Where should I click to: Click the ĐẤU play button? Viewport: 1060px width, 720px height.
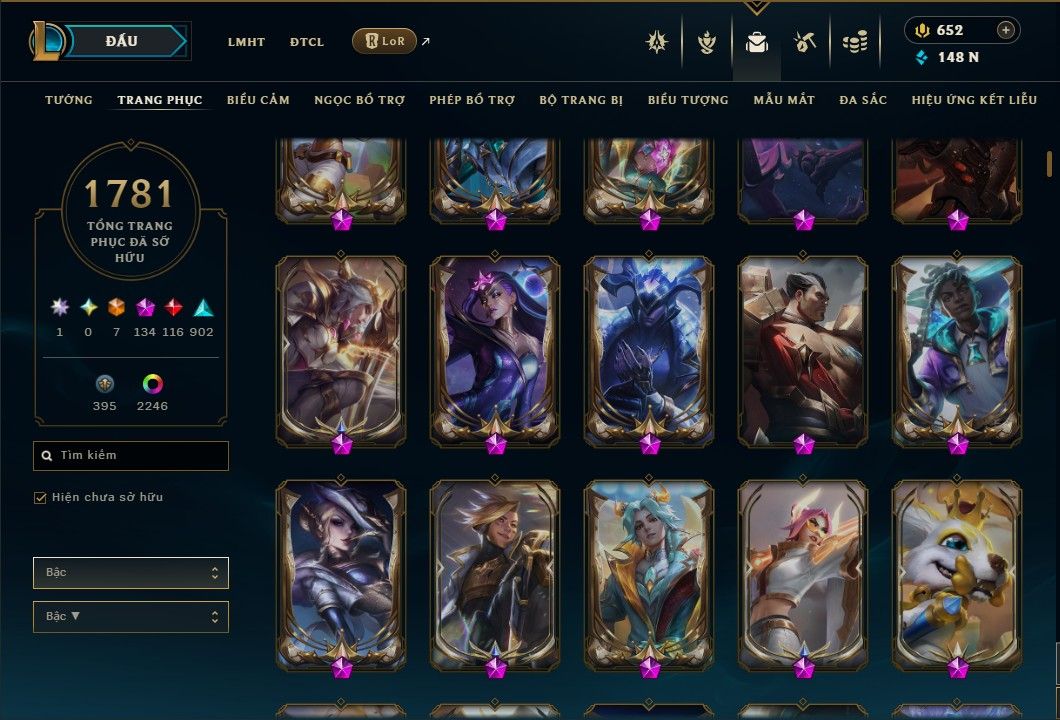tap(120, 41)
